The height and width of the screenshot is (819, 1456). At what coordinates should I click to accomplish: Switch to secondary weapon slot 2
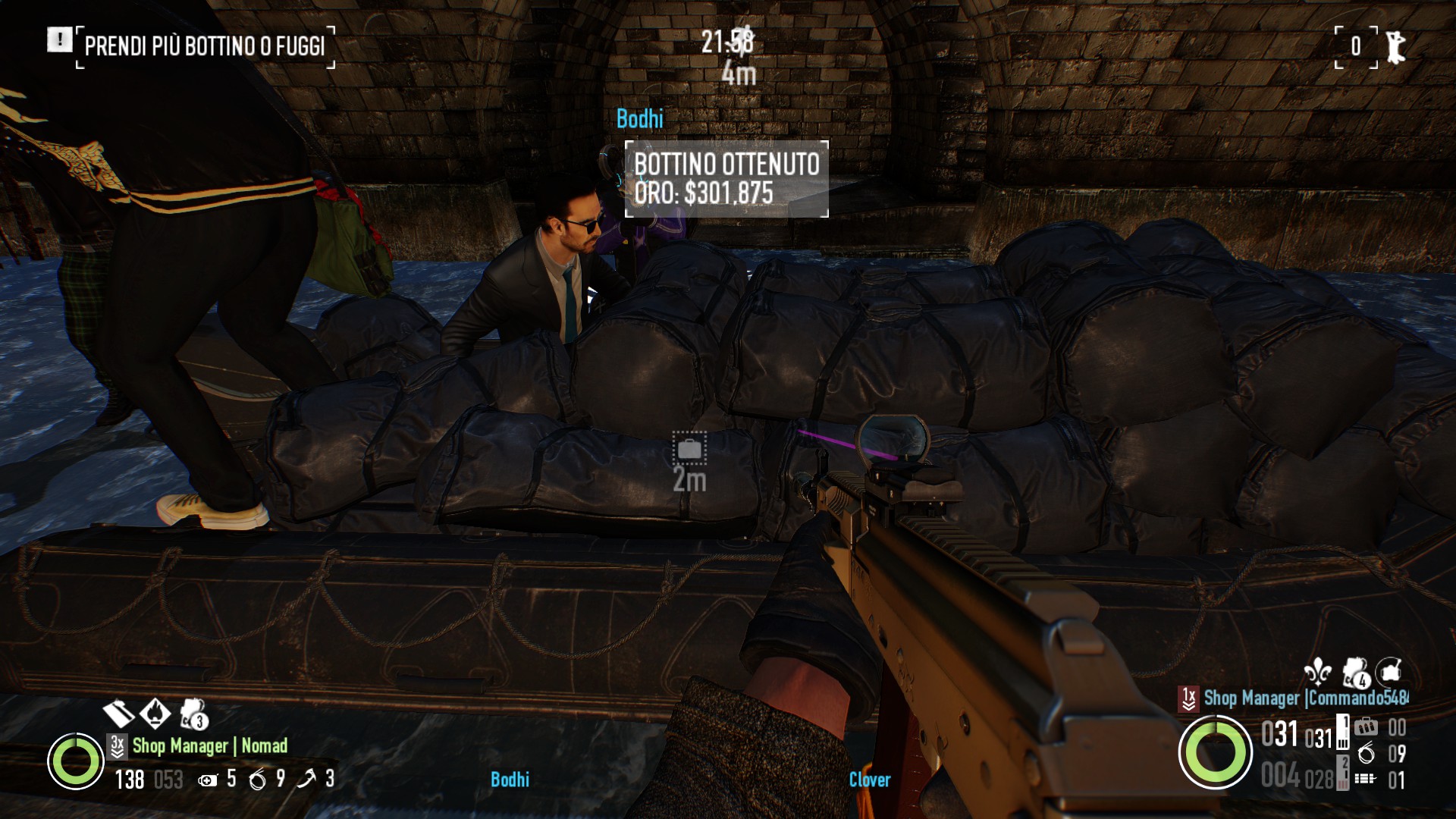1343,772
